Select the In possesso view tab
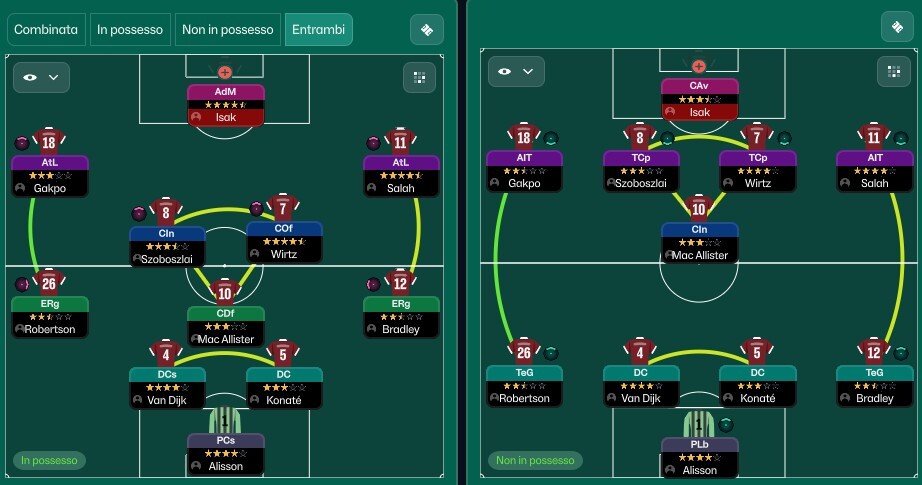The image size is (922, 485). [x=130, y=30]
